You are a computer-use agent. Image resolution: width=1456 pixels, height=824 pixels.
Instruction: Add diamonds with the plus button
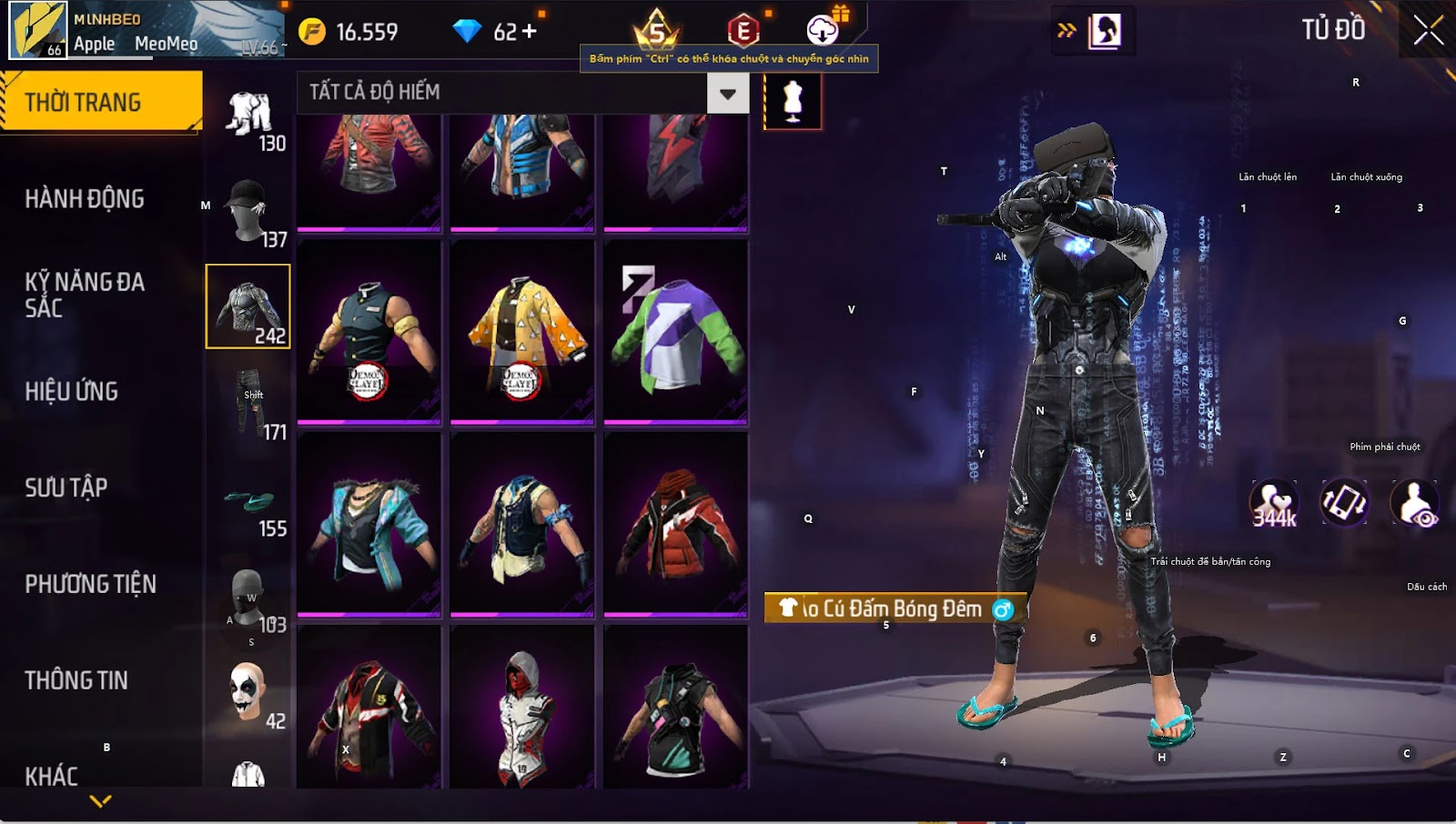pyautogui.click(x=529, y=32)
